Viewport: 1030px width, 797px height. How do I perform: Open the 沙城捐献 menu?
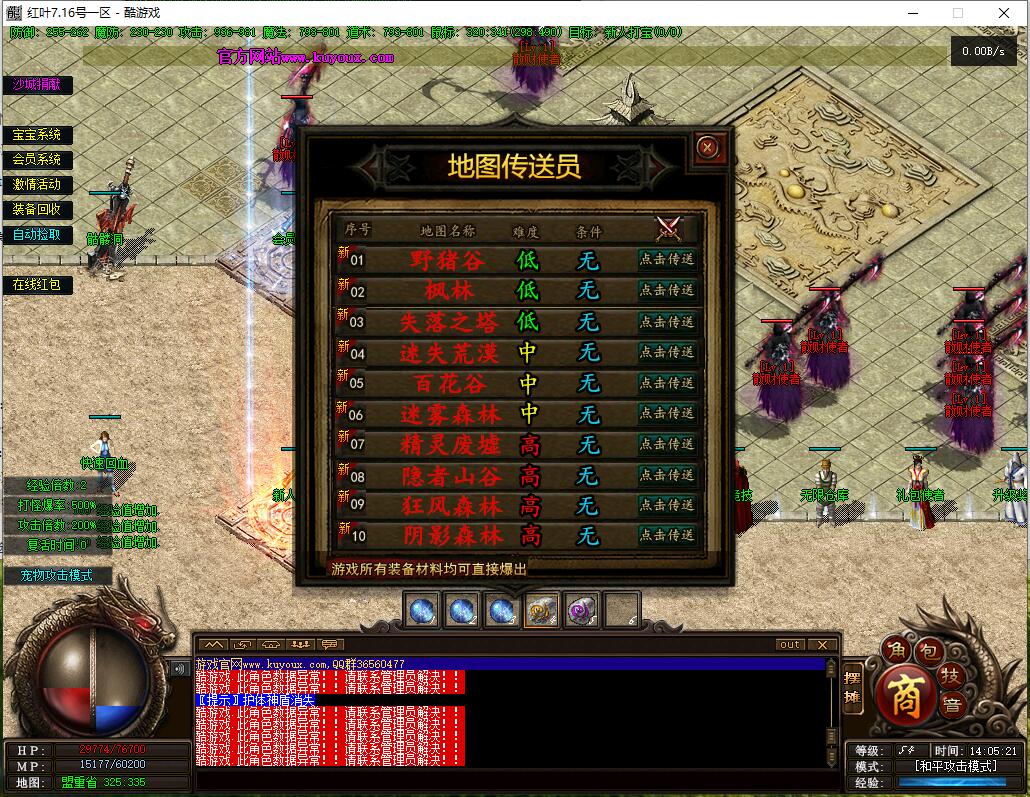pos(37,85)
